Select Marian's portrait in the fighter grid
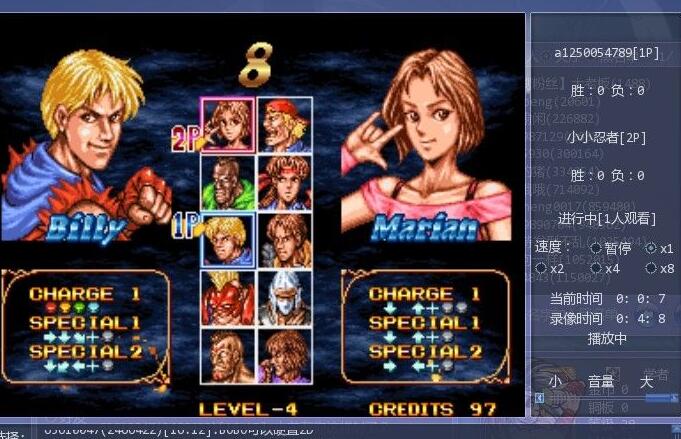 (227, 124)
